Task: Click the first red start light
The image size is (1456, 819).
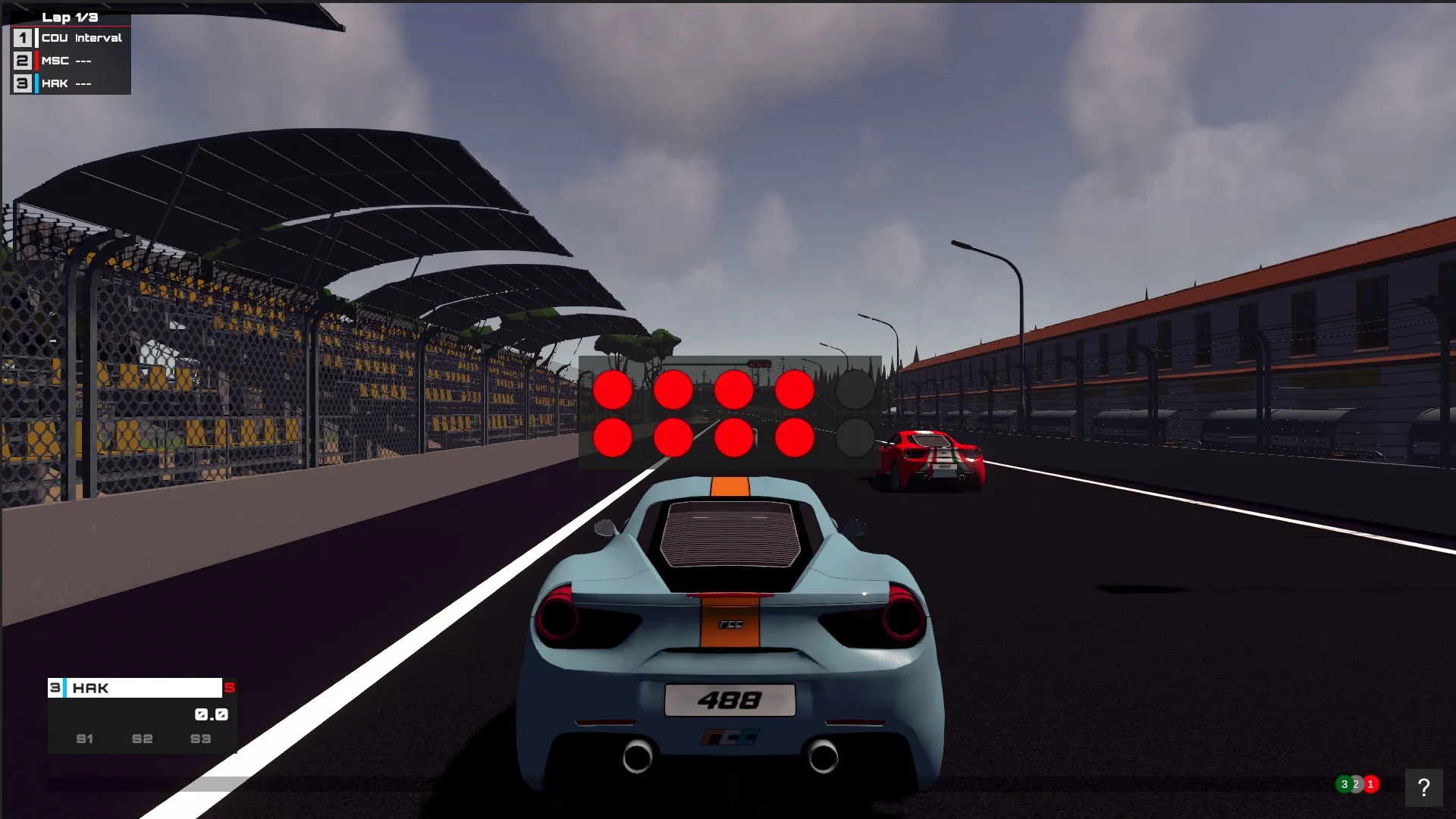Action: (x=613, y=389)
